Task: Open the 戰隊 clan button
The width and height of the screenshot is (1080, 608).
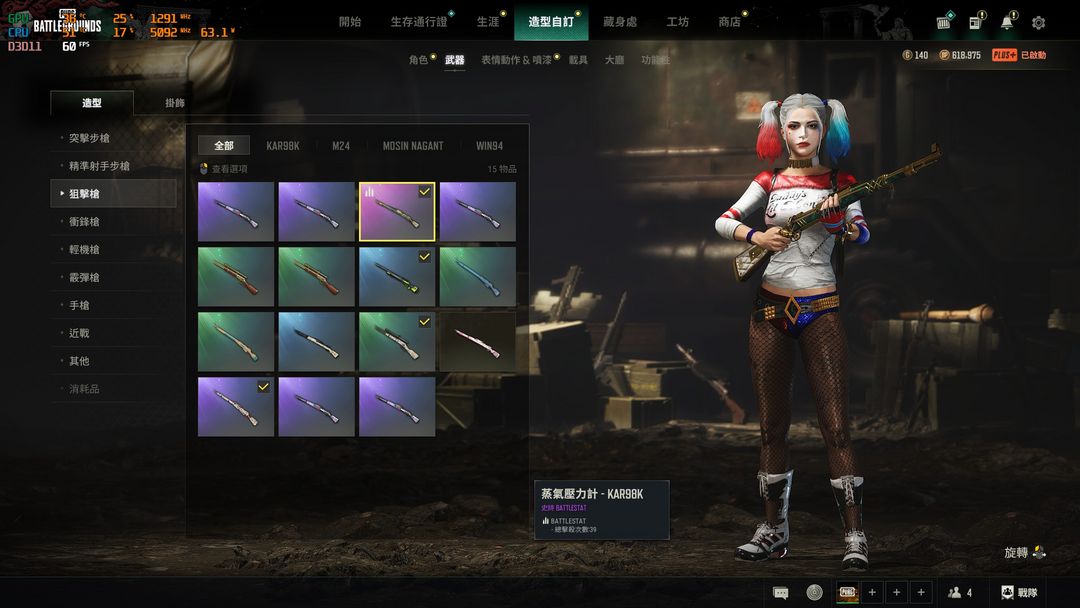Action: [1019, 593]
